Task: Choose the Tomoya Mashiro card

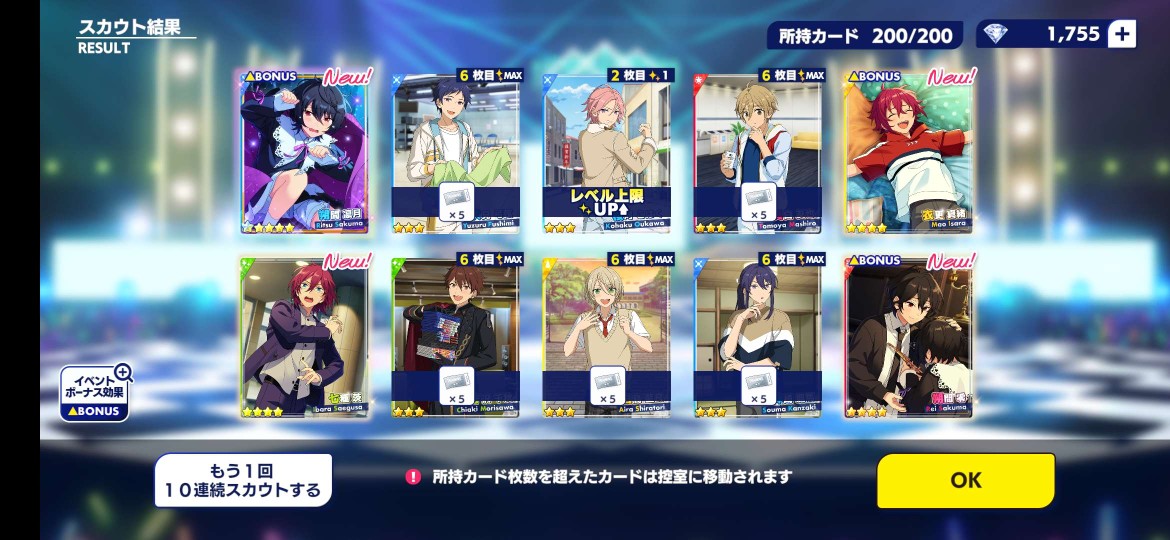Action: click(x=757, y=152)
